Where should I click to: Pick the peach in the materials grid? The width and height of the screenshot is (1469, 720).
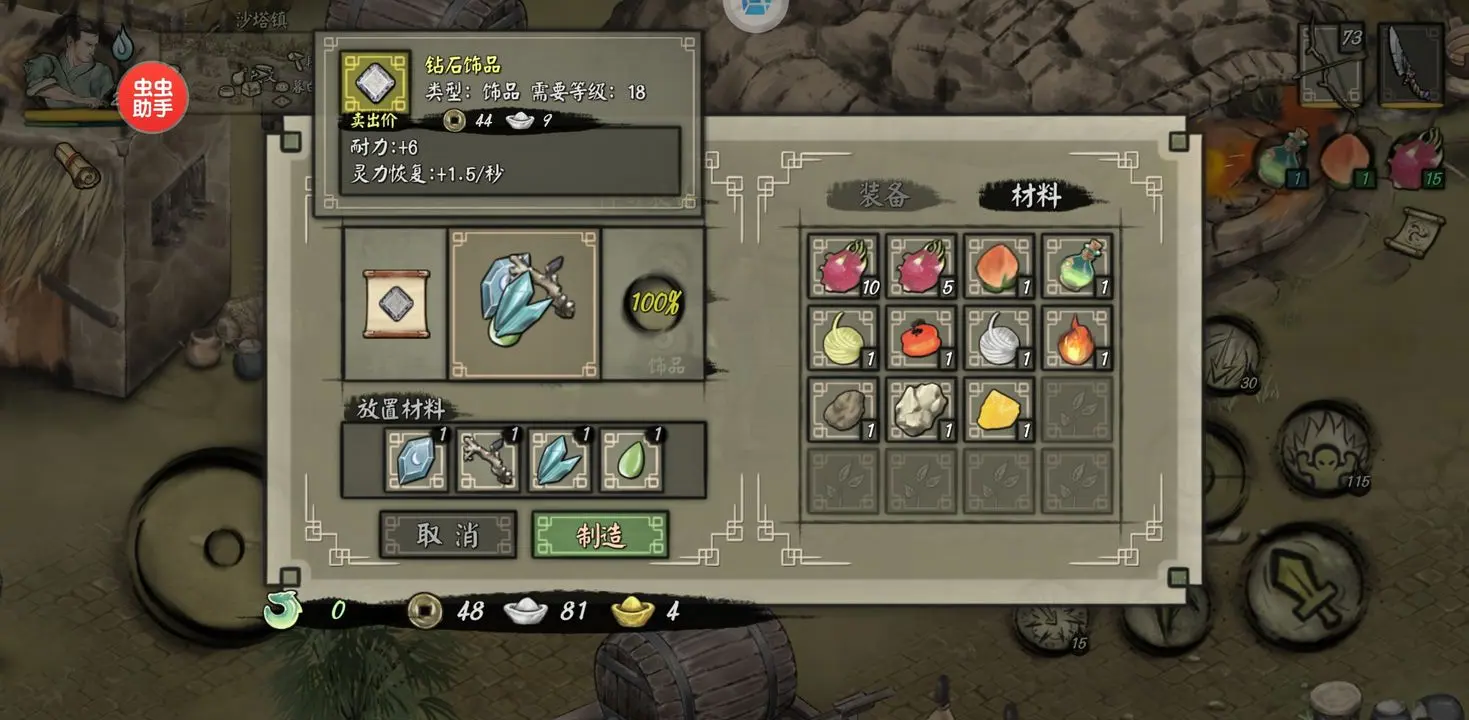pyautogui.click(x=999, y=267)
